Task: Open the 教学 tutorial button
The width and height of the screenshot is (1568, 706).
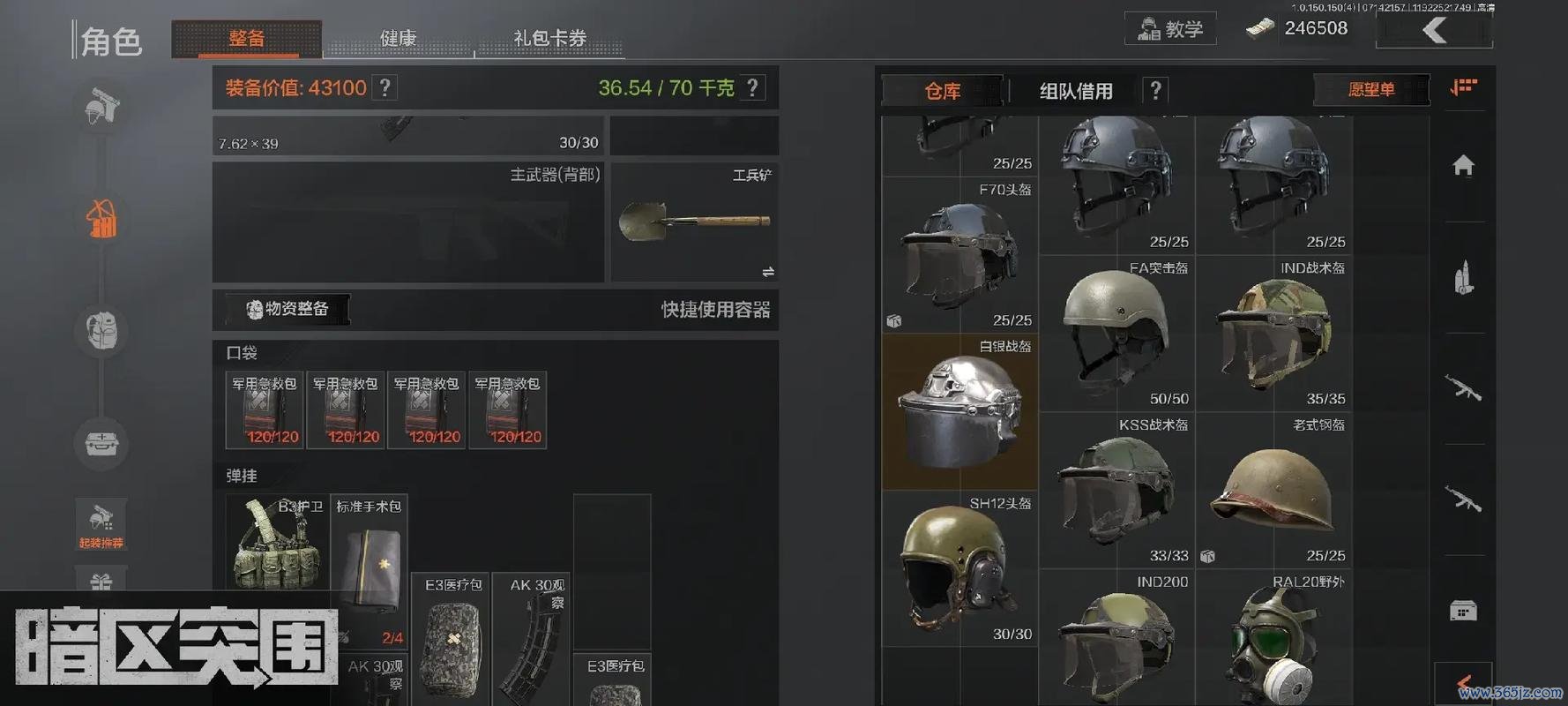Action: point(1170,29)
